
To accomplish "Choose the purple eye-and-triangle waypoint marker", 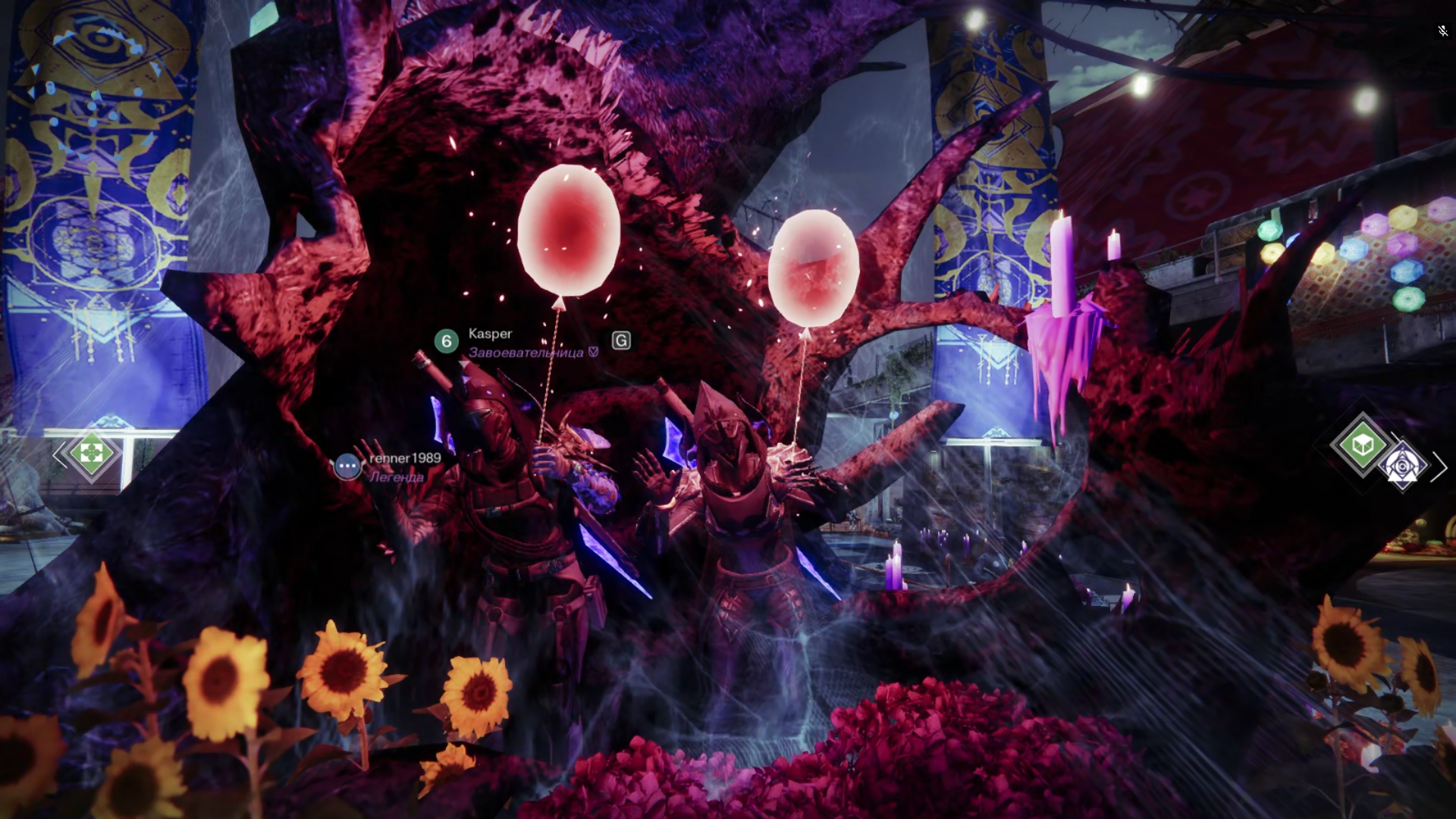I will (x=1402, y=466).
